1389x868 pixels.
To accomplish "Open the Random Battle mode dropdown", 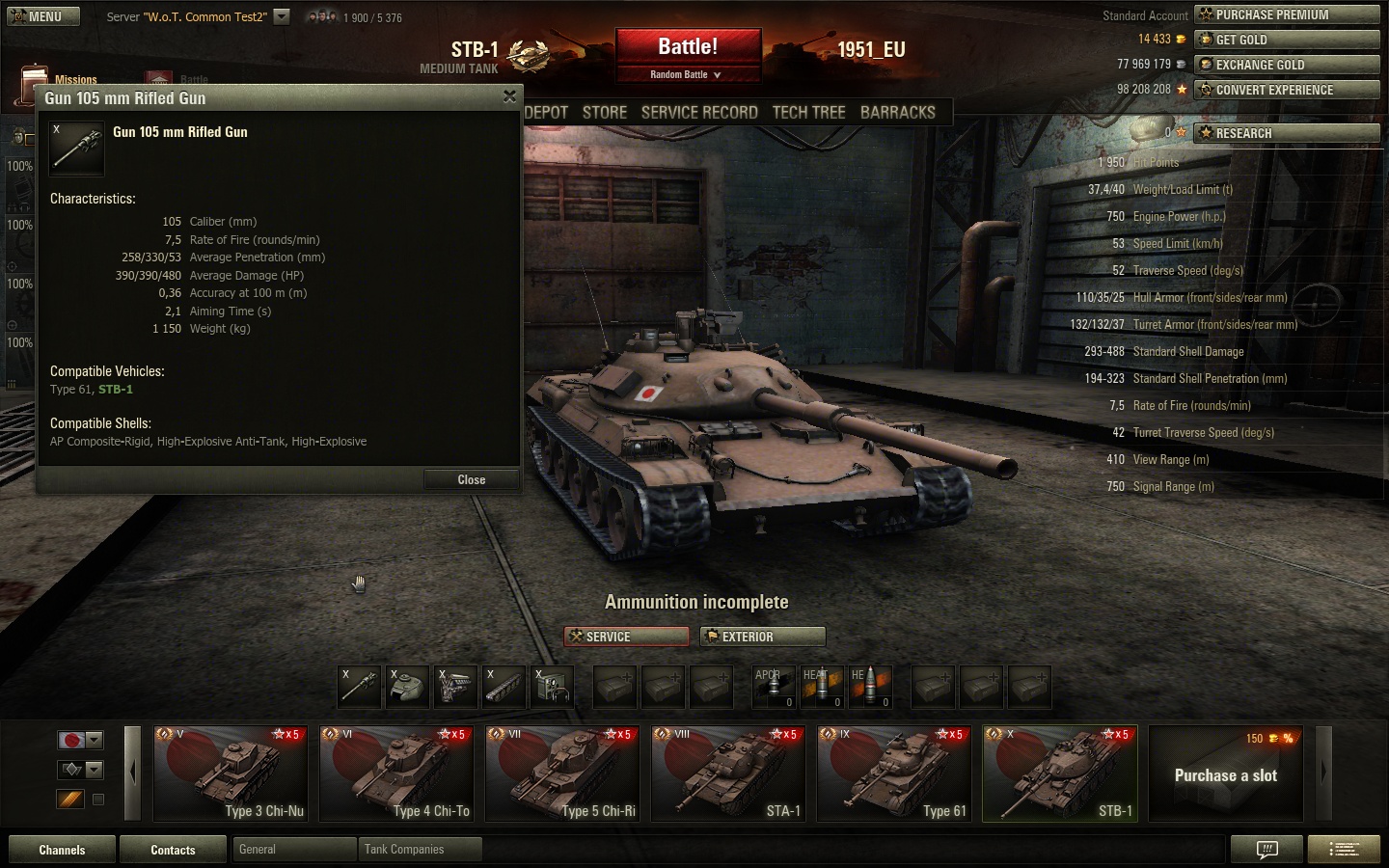I will pos(687,74).
